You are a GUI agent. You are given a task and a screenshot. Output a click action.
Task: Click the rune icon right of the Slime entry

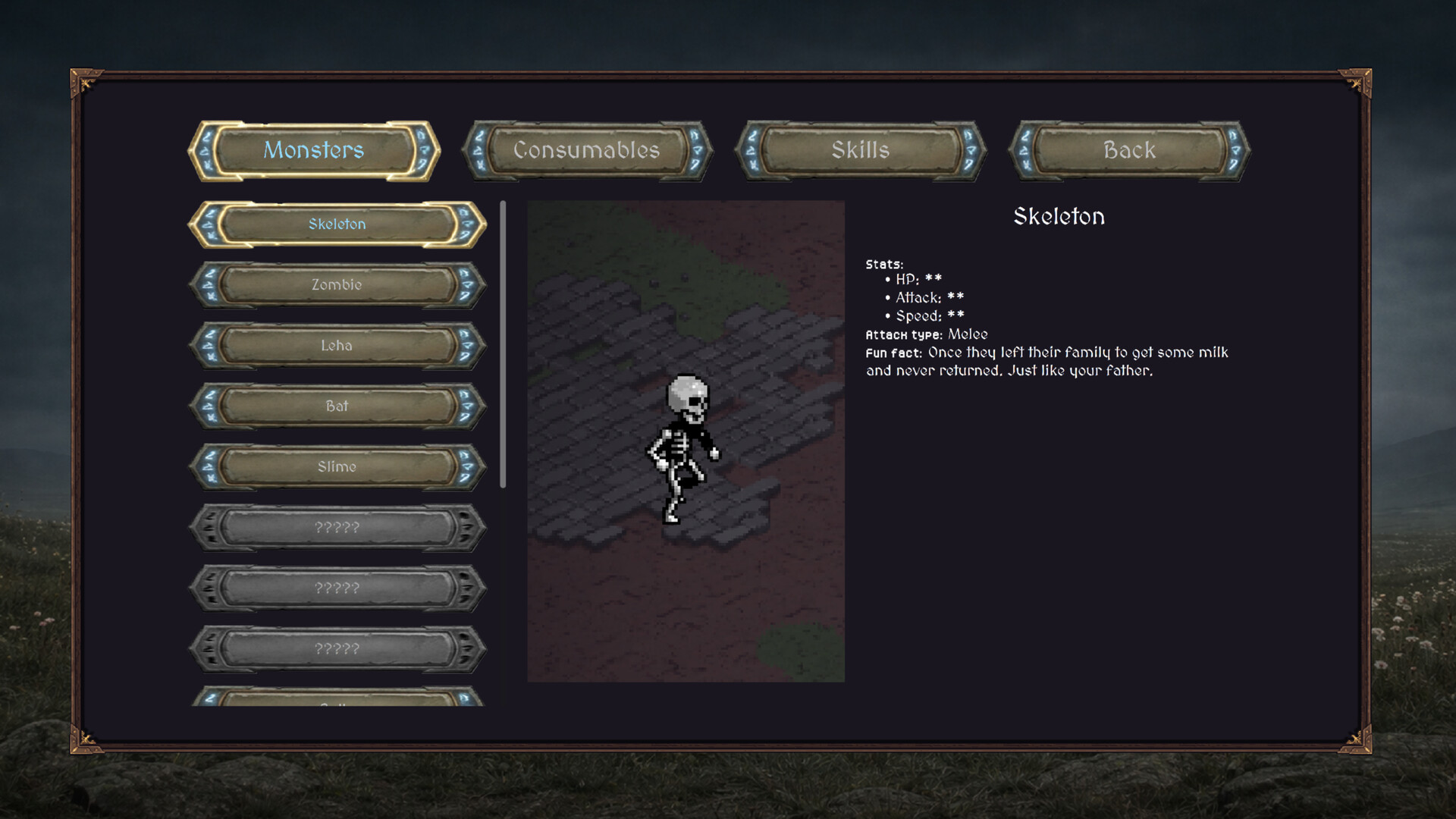pos(467,467)
